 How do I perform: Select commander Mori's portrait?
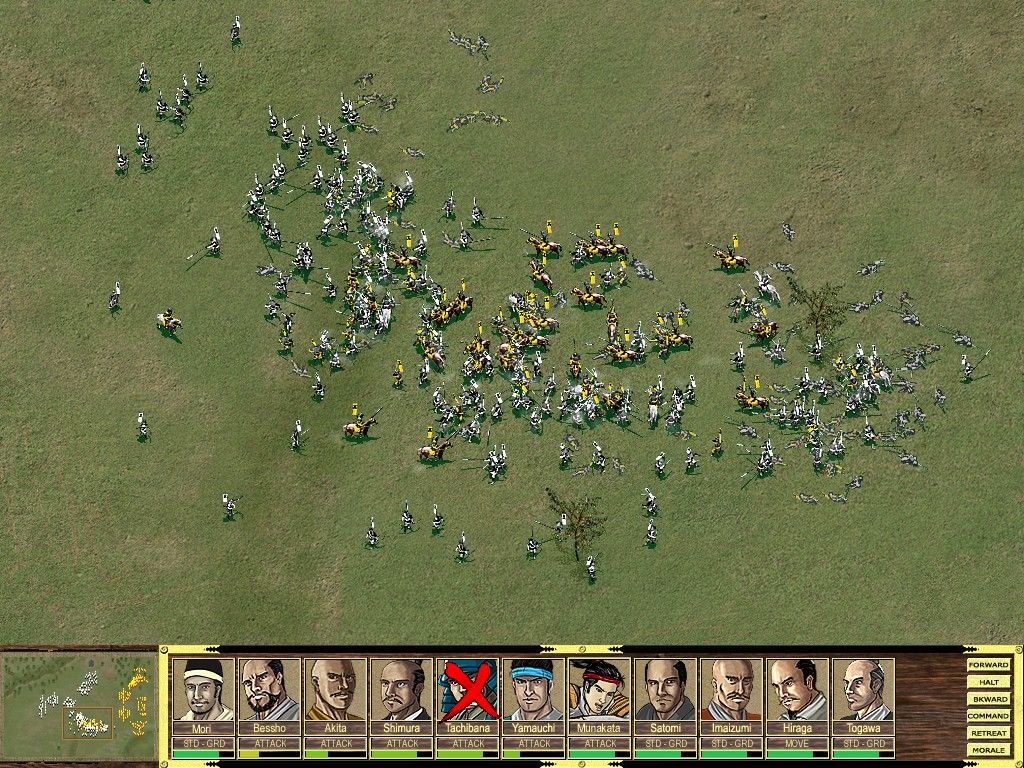click(203, 690)
